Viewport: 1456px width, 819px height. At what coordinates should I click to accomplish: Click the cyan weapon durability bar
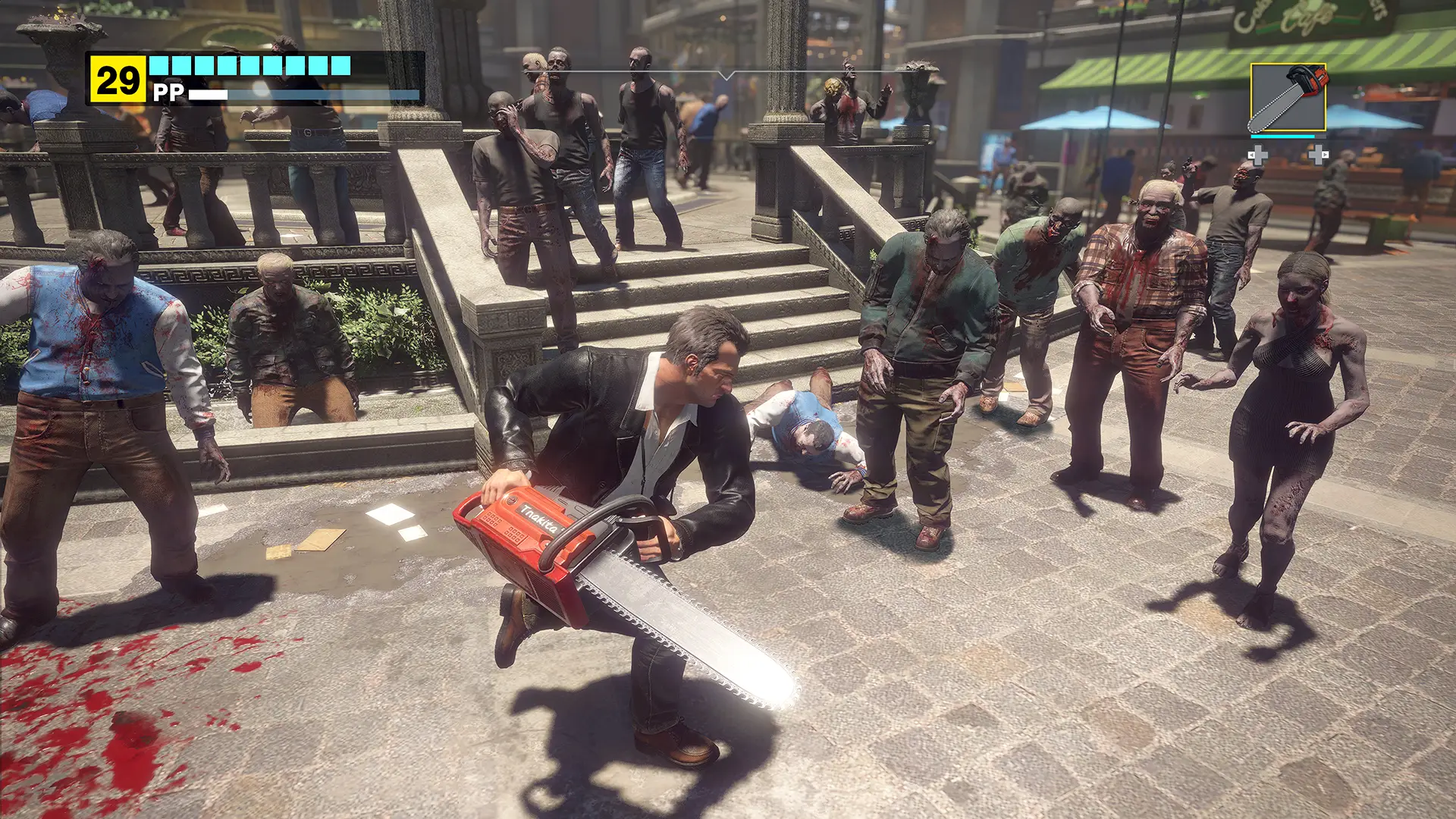coord(1282,136)
